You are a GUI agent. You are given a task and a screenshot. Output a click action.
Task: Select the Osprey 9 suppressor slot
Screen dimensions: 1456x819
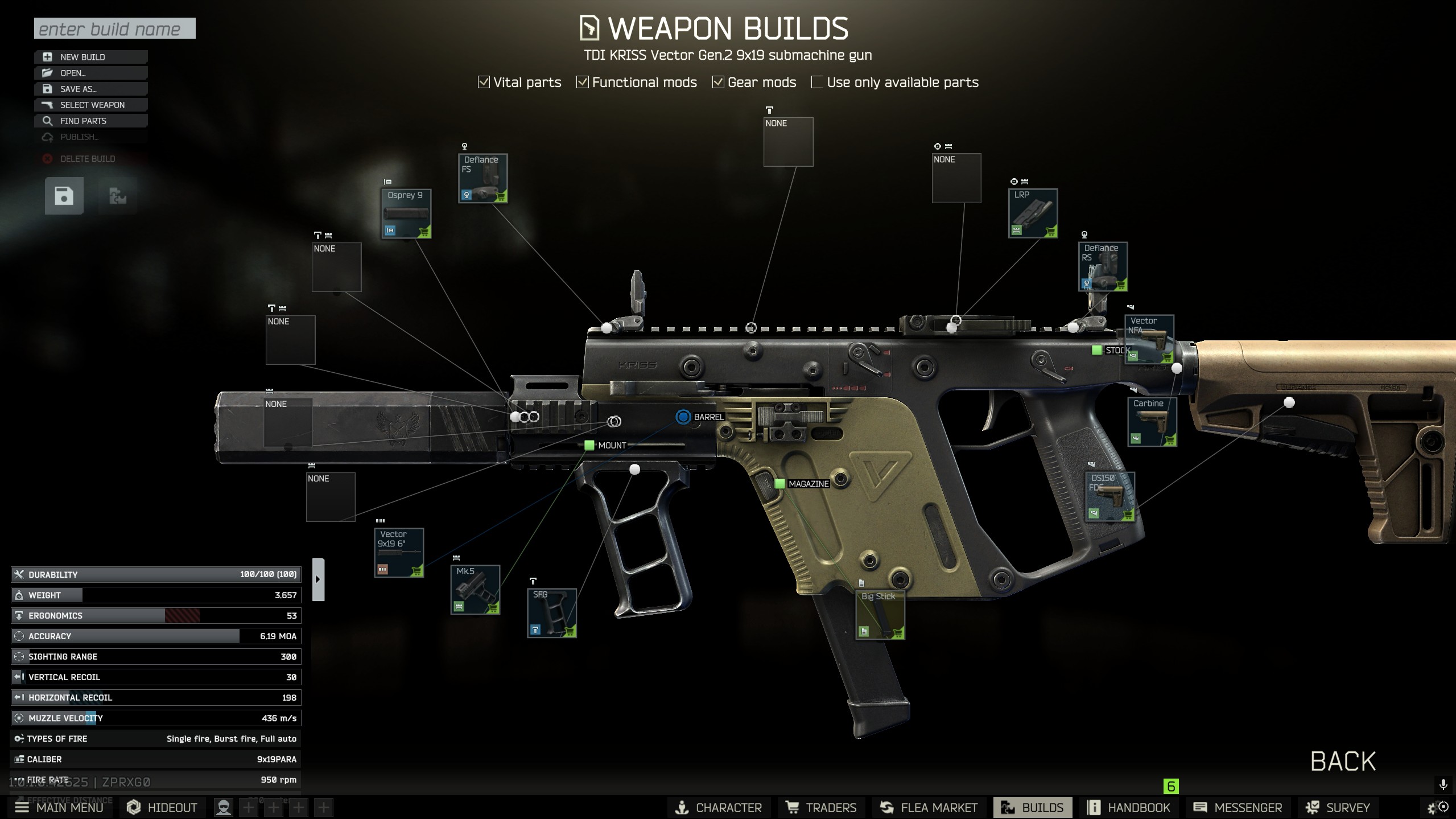[x=406, y=213]
